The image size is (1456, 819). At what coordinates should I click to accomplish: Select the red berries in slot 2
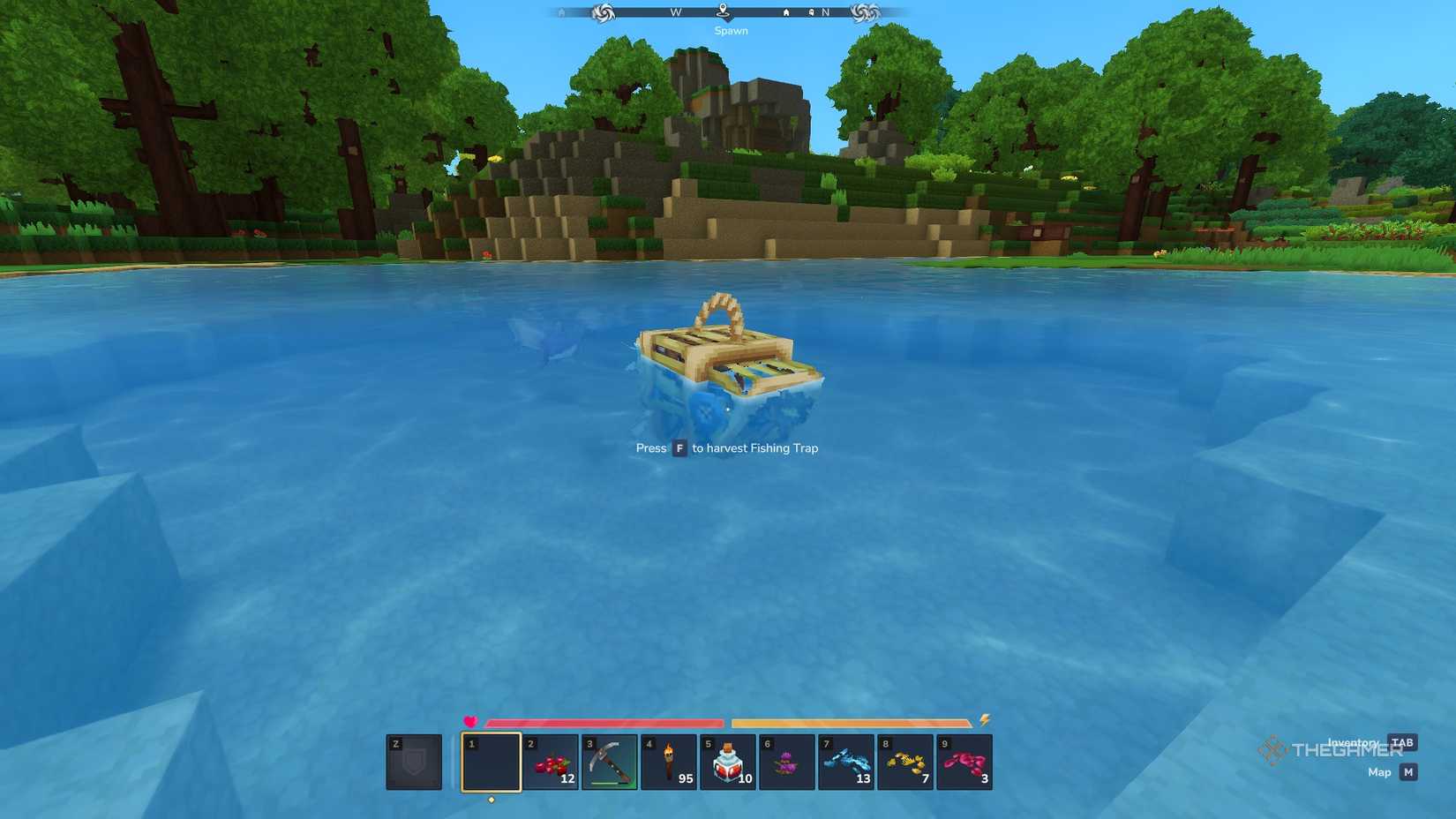click(x=551, y=763)
